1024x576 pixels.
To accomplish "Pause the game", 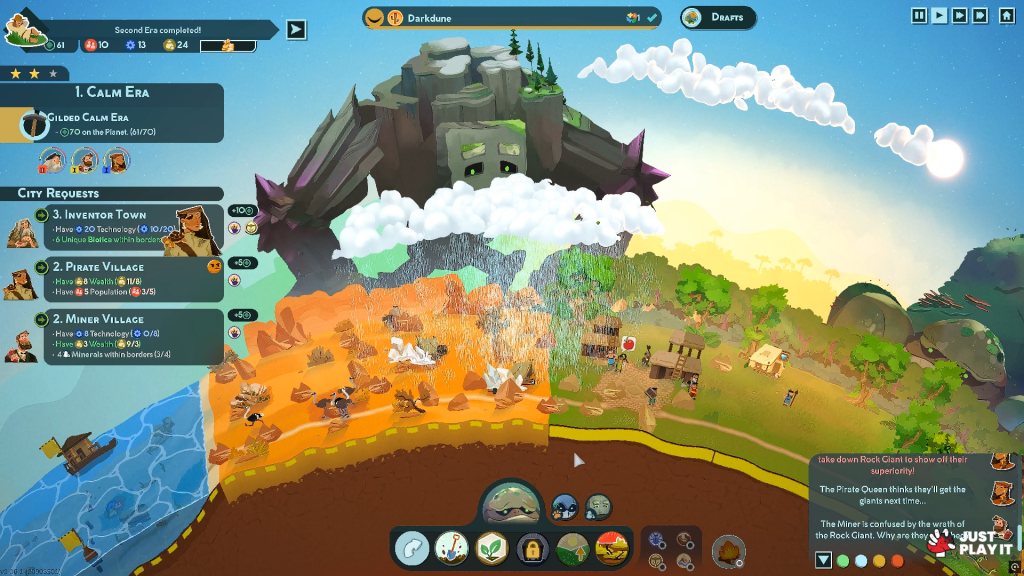I will [919, 15].
